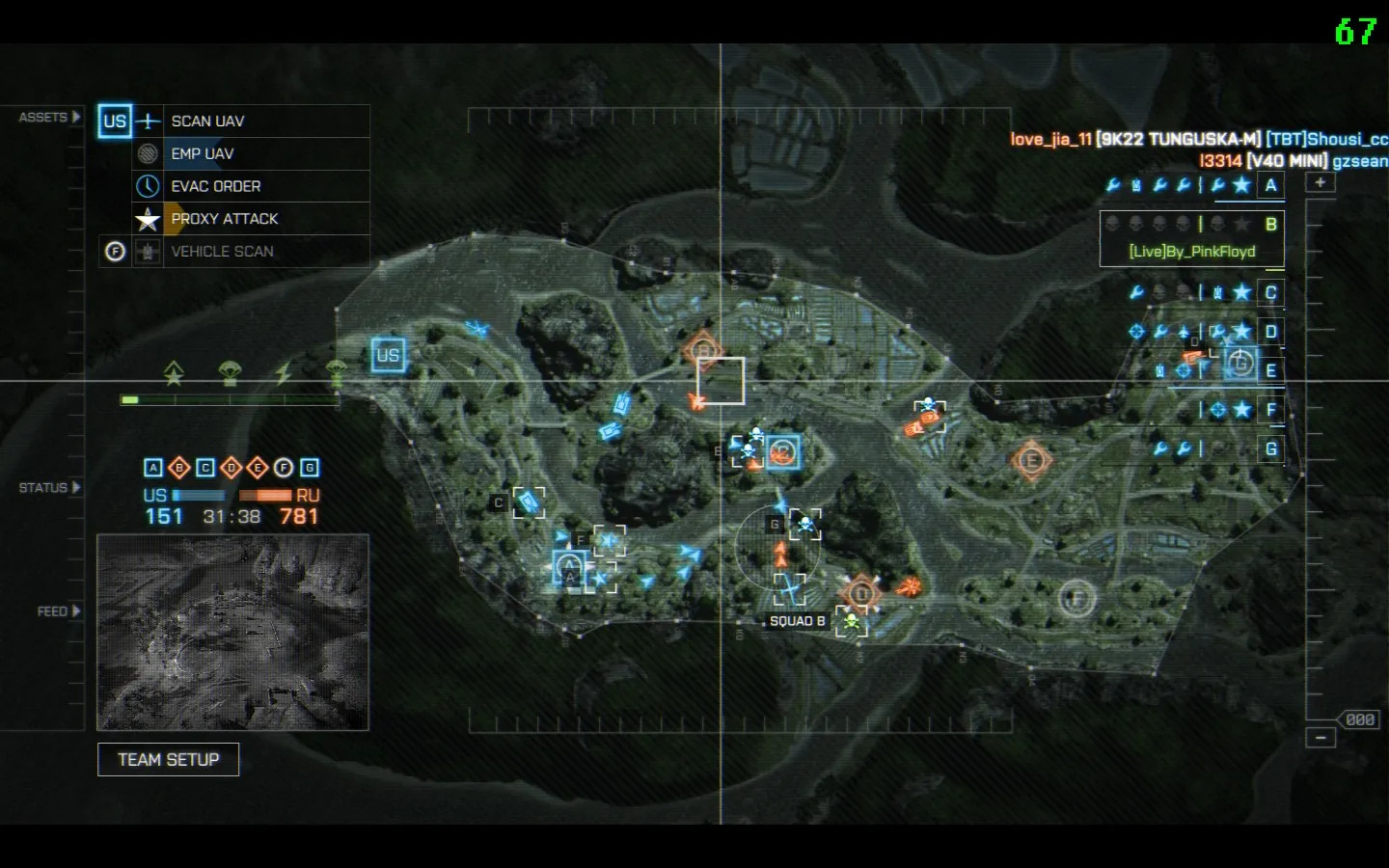Viewport: 1389px width, 868px height.
Task: Zoom out the map with minus button
Action: click(1320, 738)
